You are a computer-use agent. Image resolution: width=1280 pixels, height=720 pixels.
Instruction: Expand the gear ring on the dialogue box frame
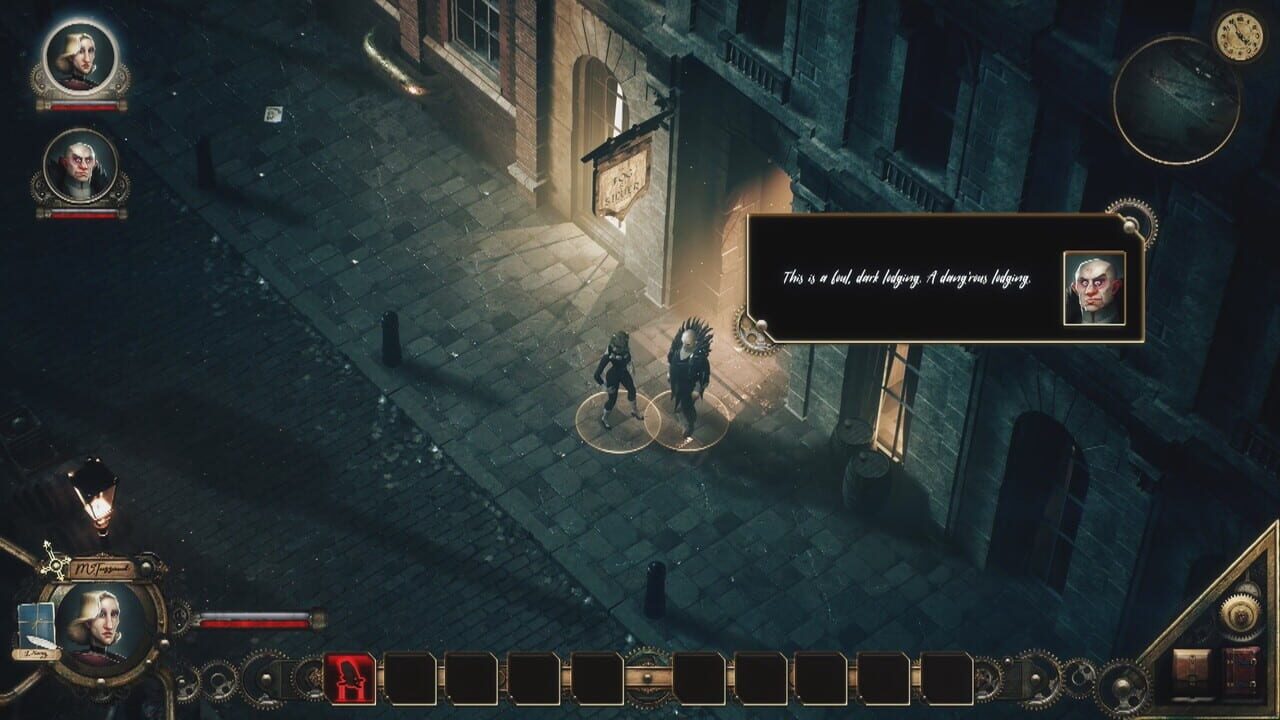pyautogui.click(x=1130, y=225)
